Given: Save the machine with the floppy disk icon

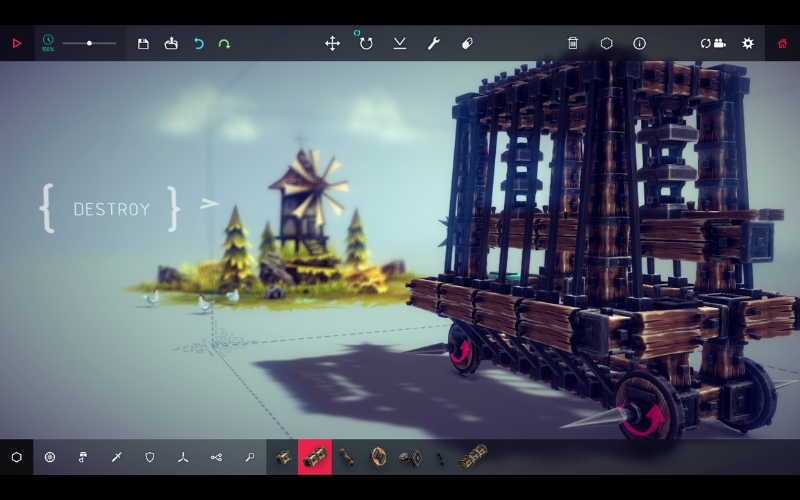Looking at the screenshot, I should 143,43.
